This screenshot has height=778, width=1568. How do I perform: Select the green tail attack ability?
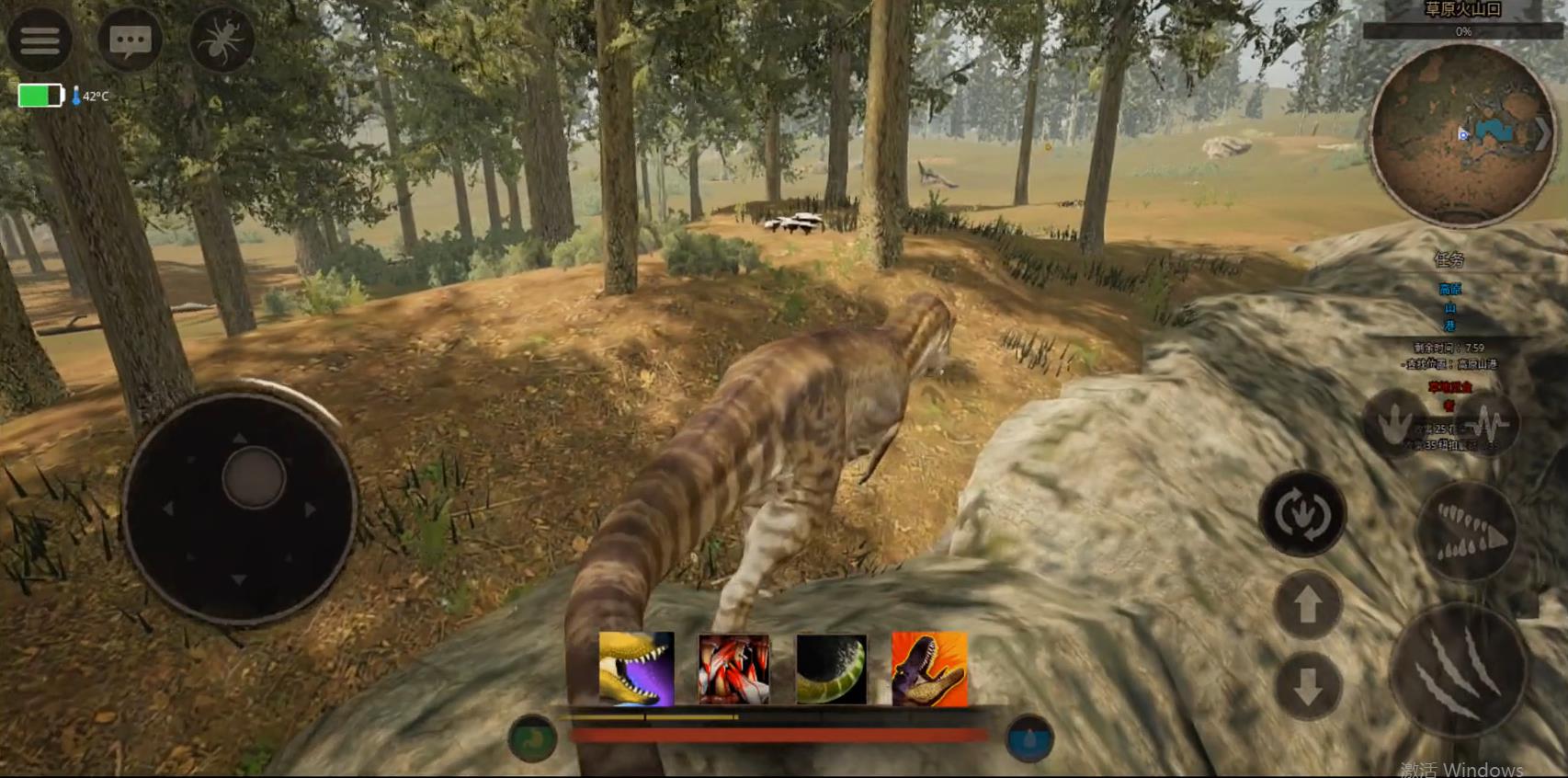[831, 669]
